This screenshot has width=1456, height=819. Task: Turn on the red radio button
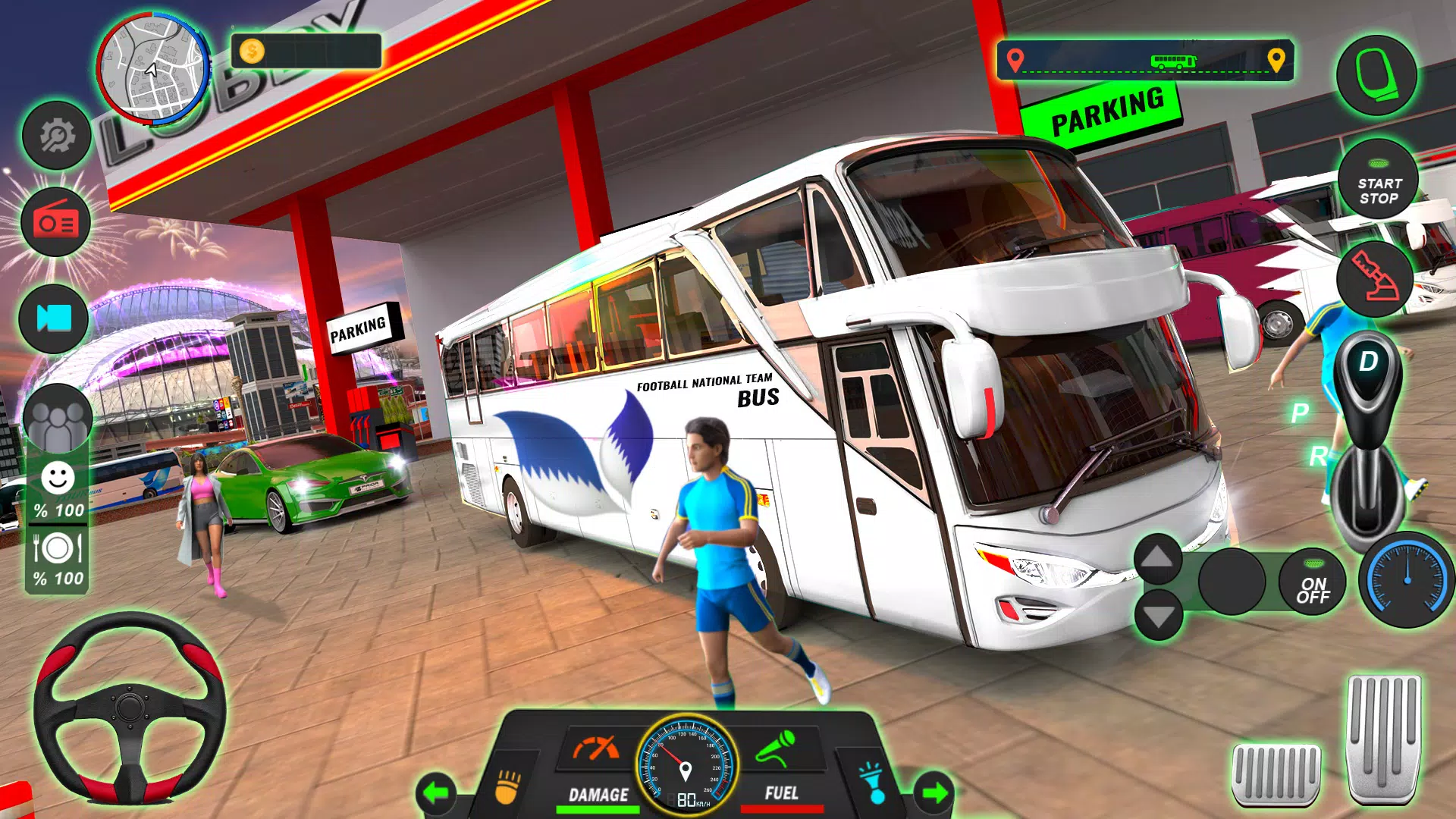pyautogui.click(x=56, y=222)
